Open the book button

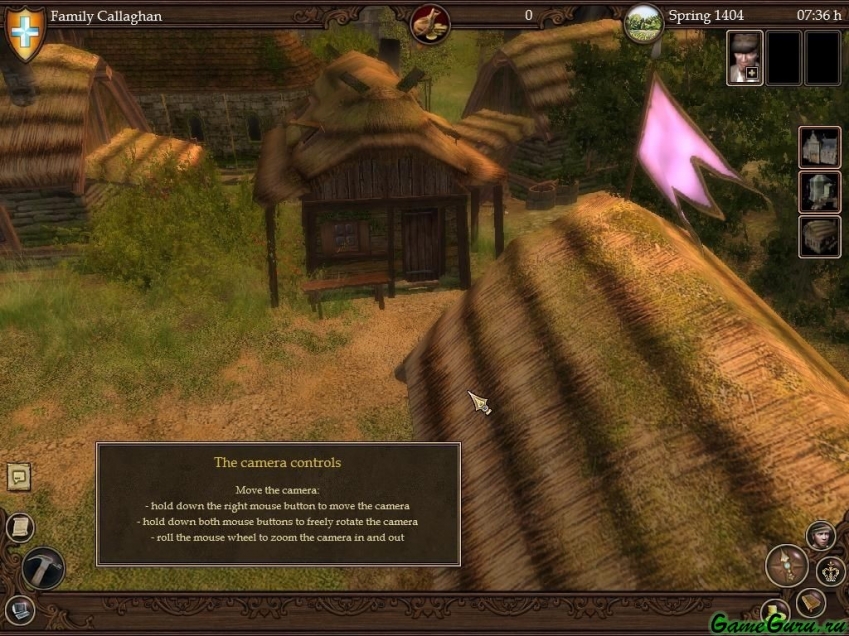810,601
